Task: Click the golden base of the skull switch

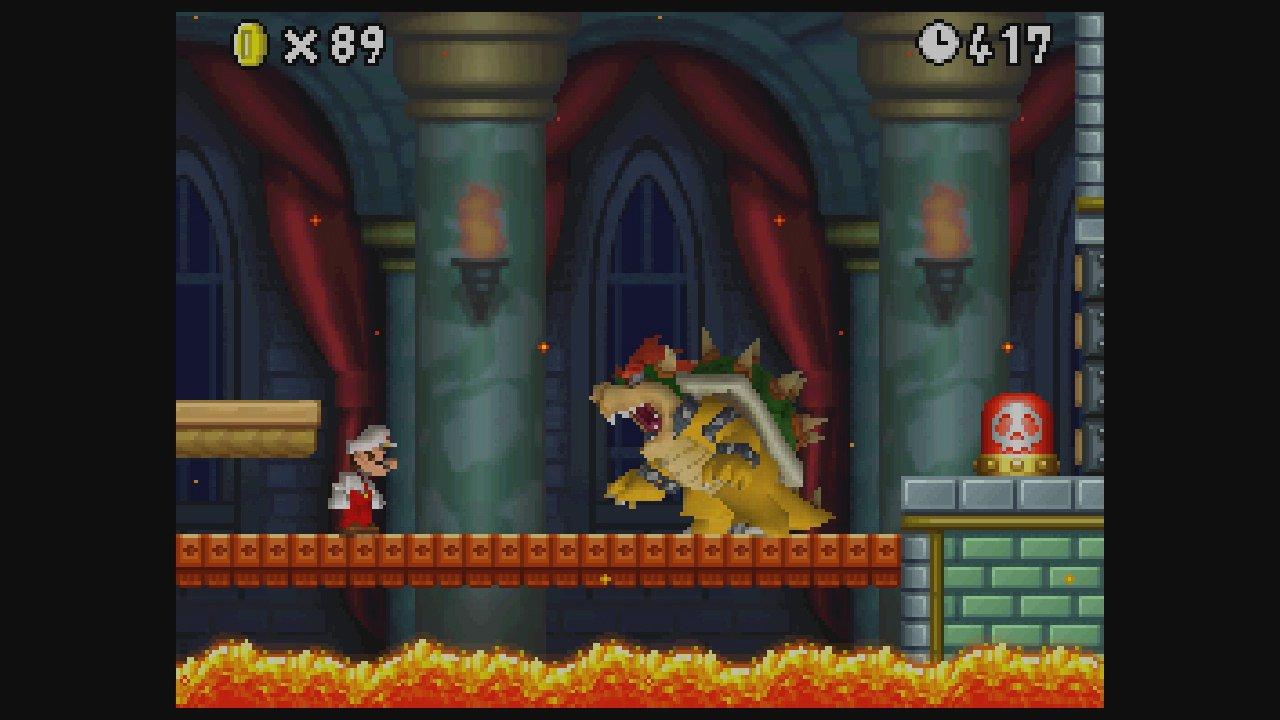Action: tap(1017, 465)
